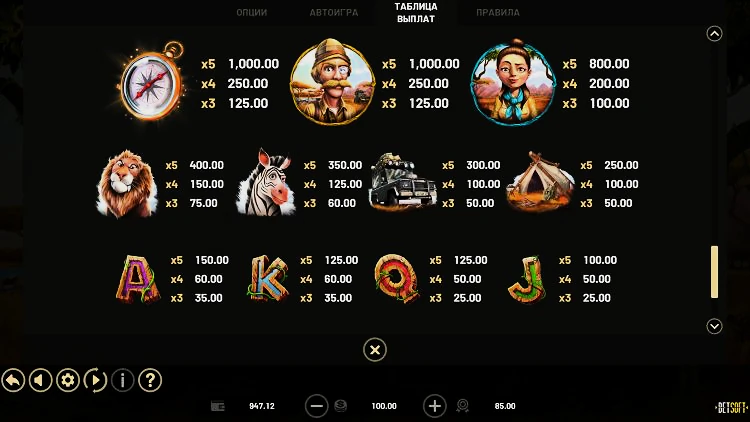The width and height of the screenshot is (750, 422).
Task: Click the paytable scrollbar handle
Action: (x=714, y=271)
